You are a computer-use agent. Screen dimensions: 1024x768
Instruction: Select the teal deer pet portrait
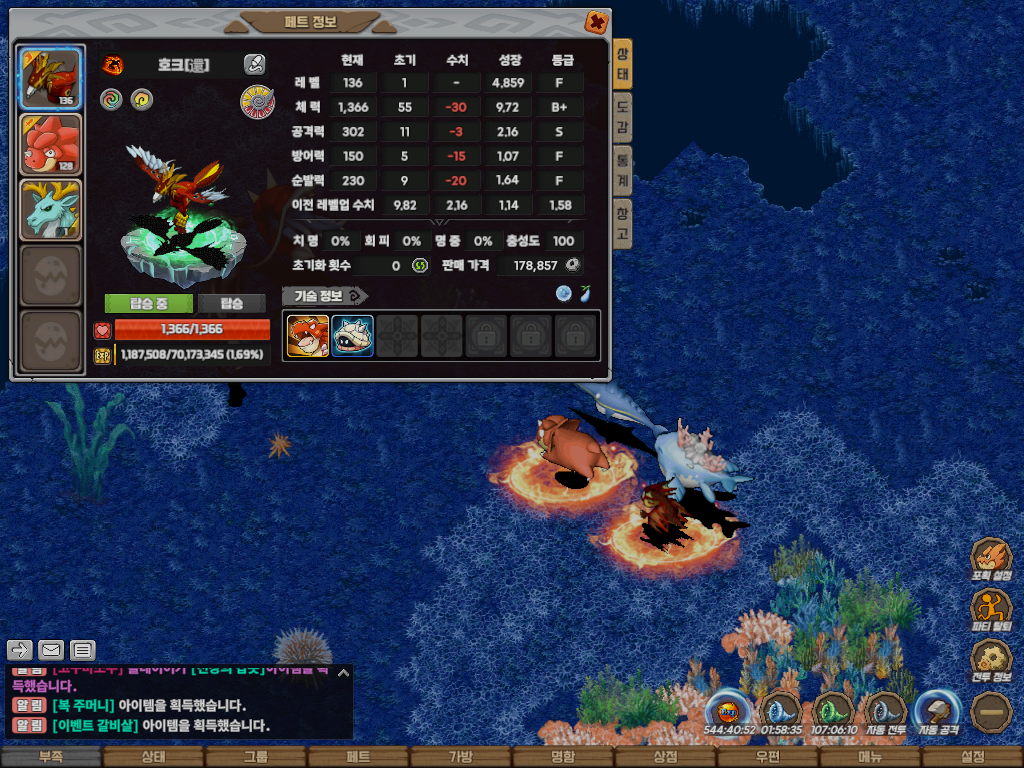click(51, 210)
